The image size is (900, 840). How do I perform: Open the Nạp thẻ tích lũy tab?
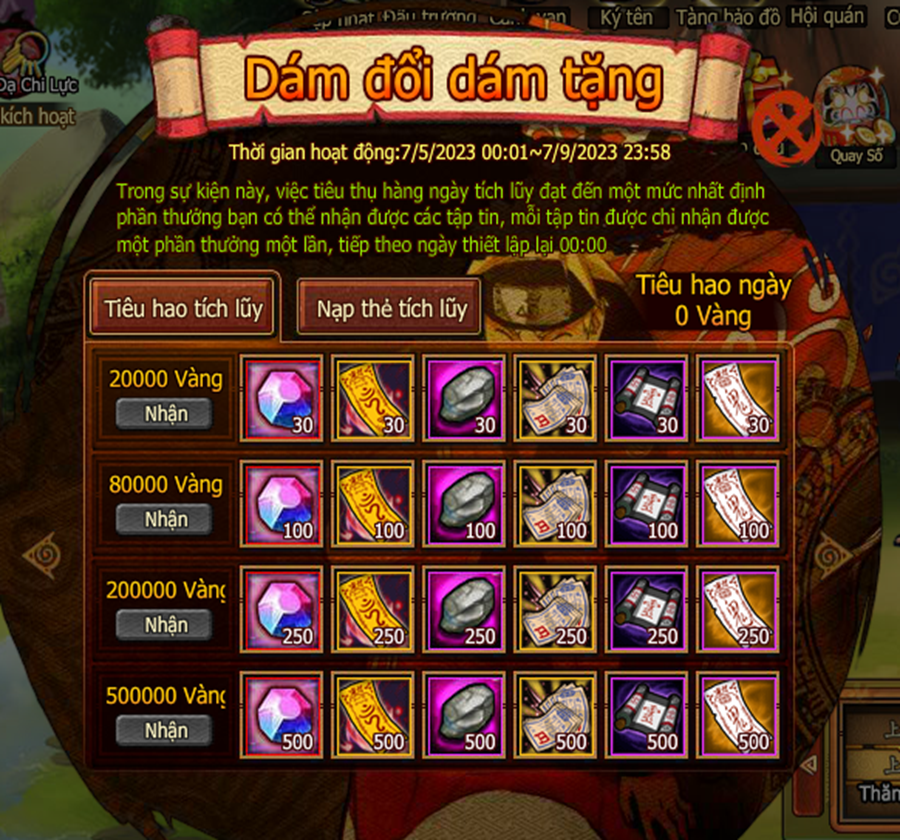coord(391,309)
